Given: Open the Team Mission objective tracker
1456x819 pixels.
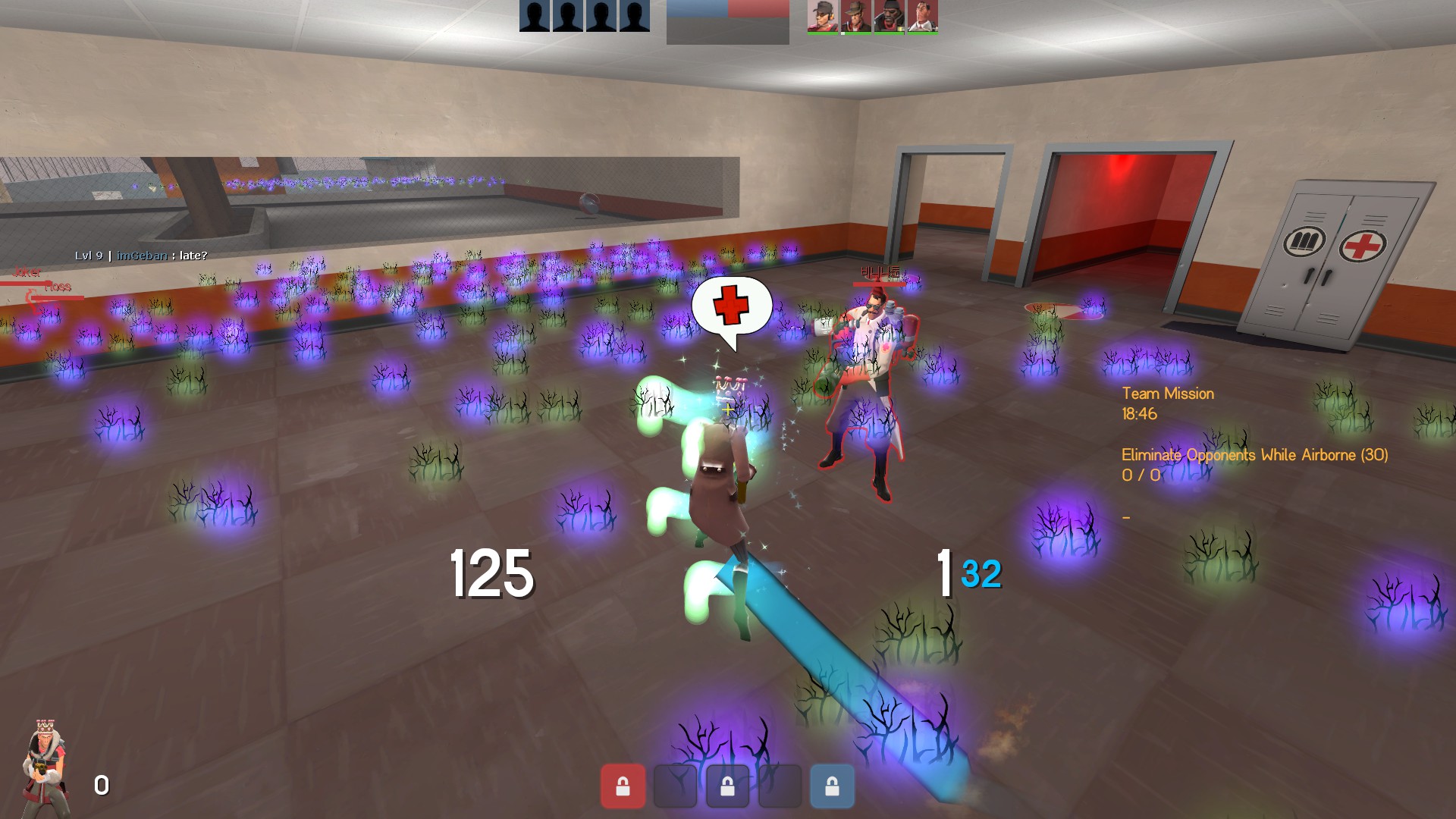Looking at the screenshot, I should point(1168,394).
